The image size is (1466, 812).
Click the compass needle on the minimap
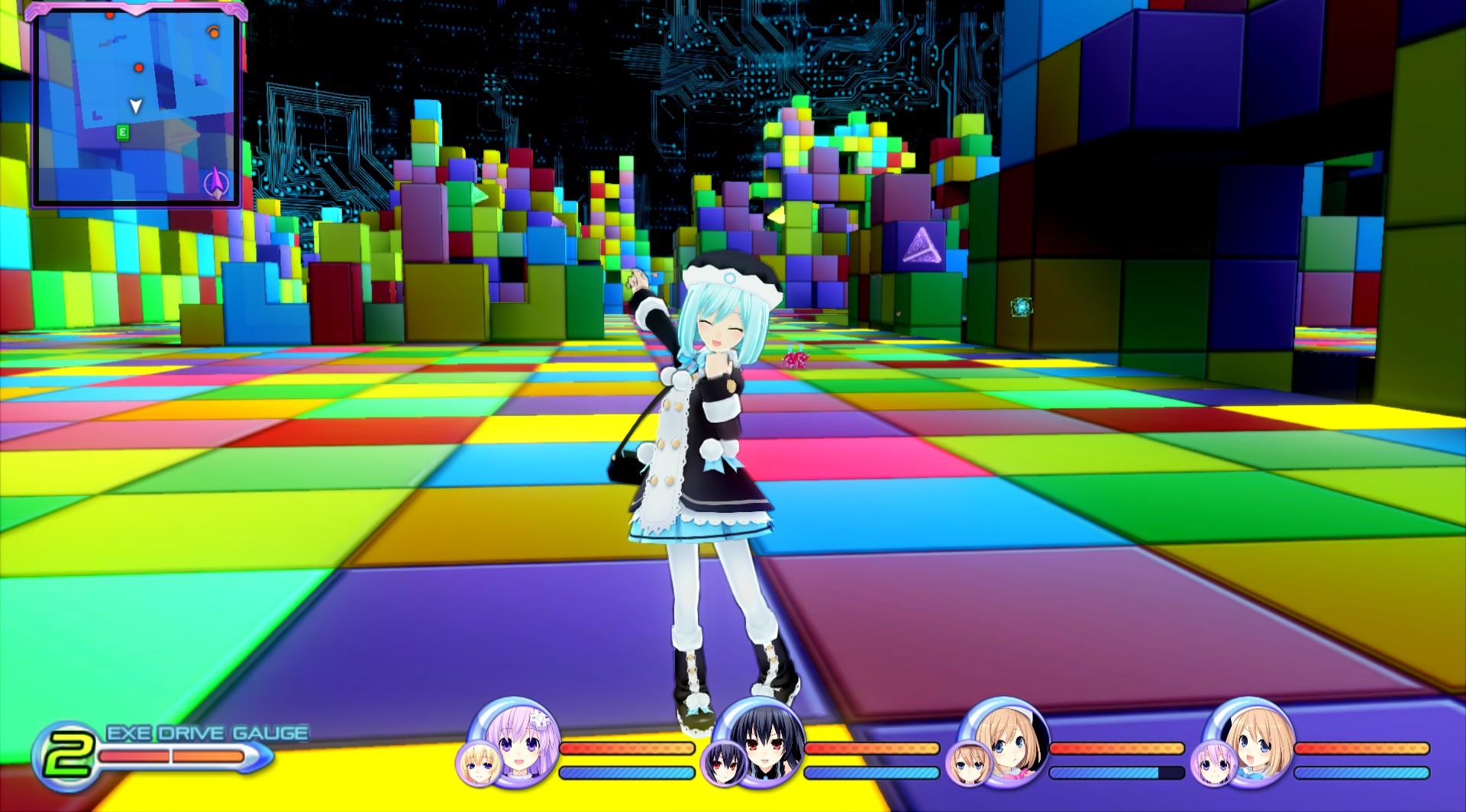[215, 180]
